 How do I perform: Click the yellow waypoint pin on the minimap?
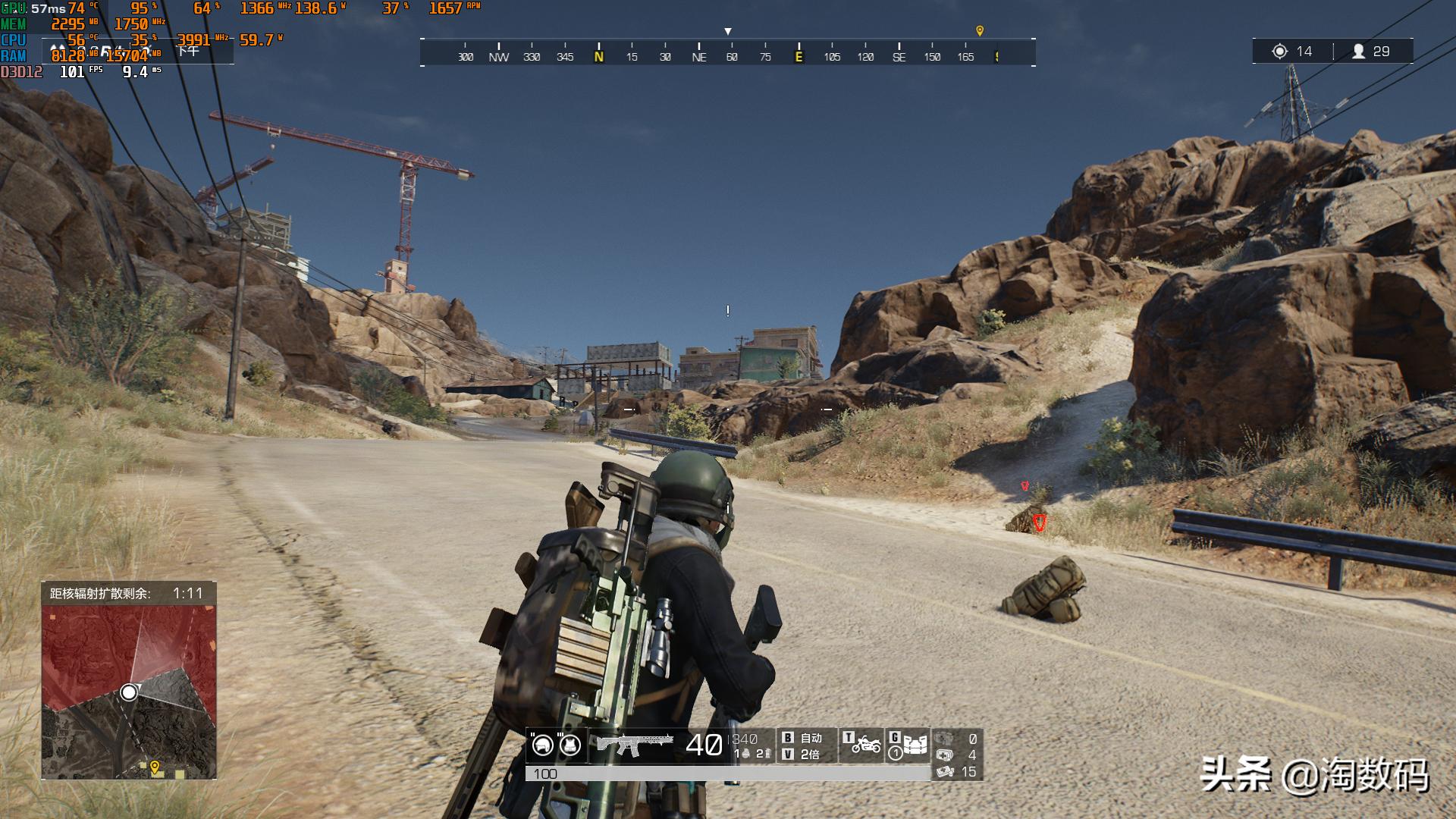click(x=155, y=767)
